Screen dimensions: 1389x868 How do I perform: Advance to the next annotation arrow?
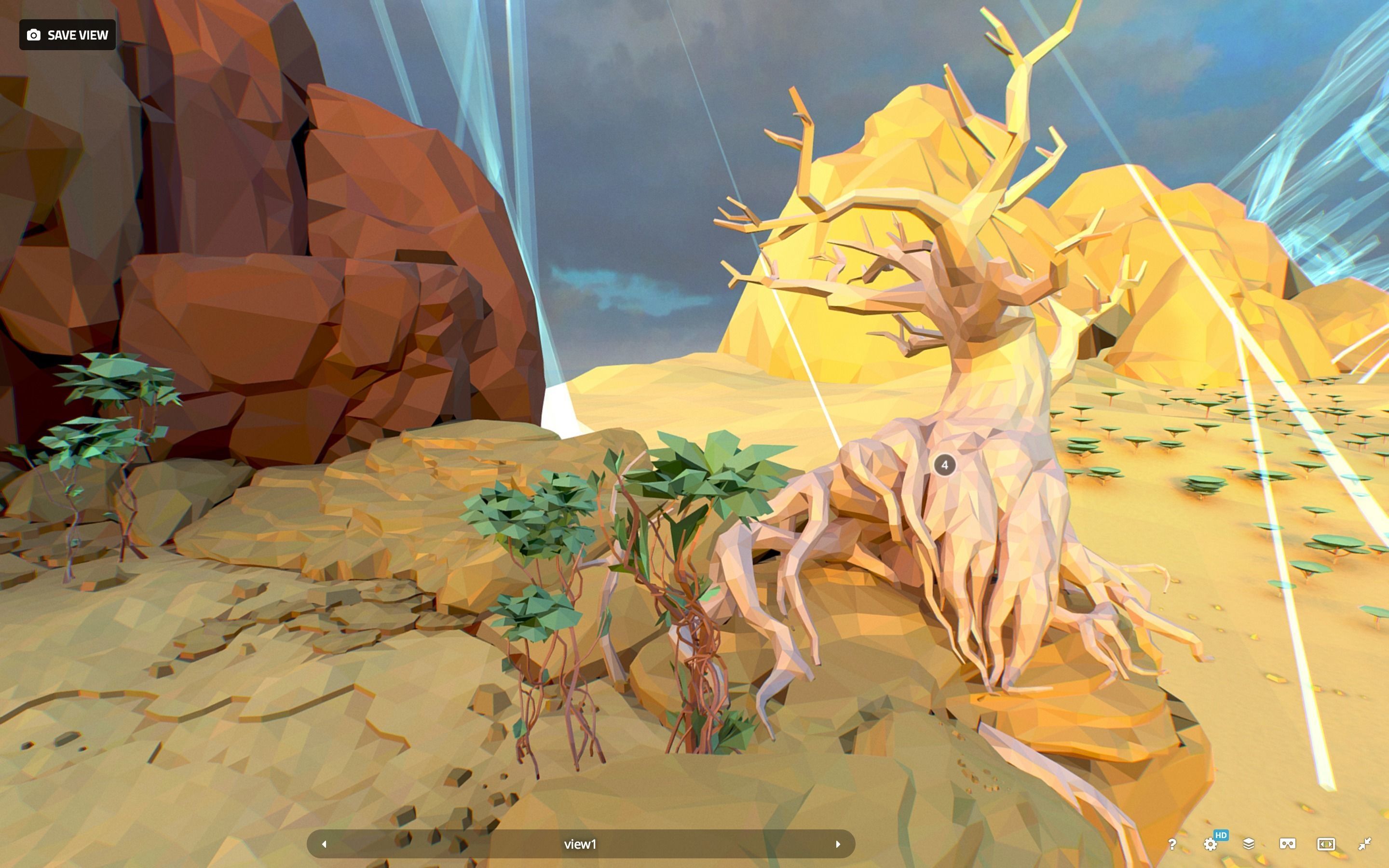[838, 844]
